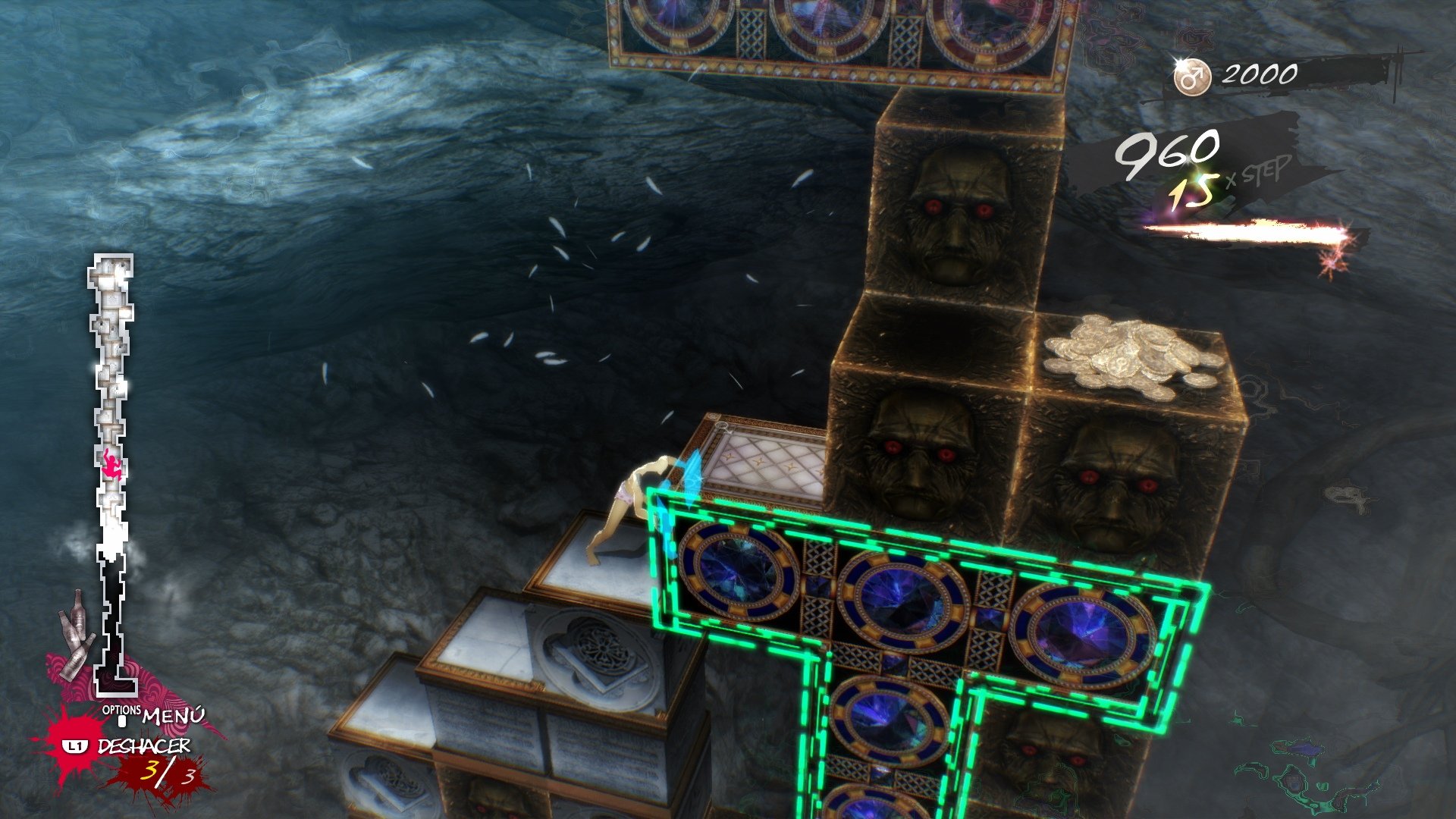Open the MENÚ option
The height and width of the screenshot is (819, 1456).
point(172,715)
